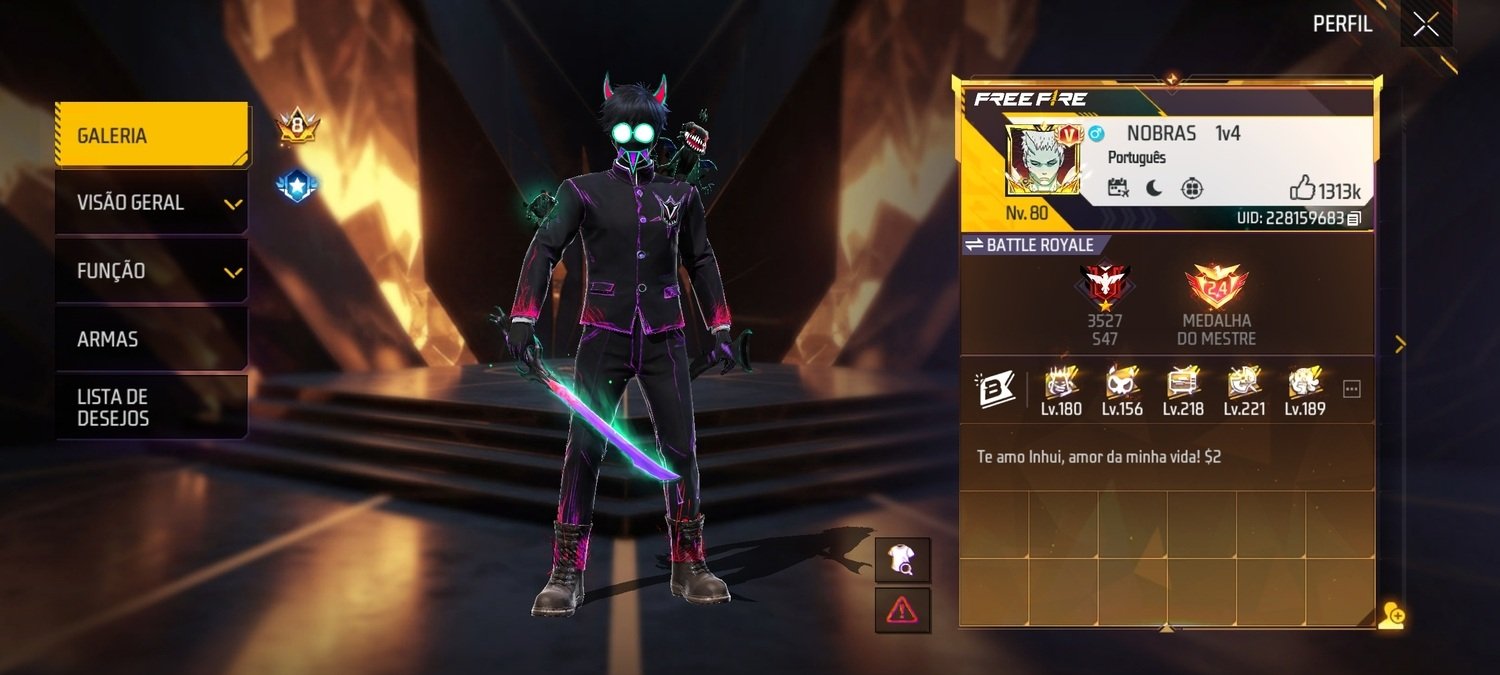1500x675 pixels.
Task: Like the profile with the thumbs-up button
Action: [x=1302, y=189]
